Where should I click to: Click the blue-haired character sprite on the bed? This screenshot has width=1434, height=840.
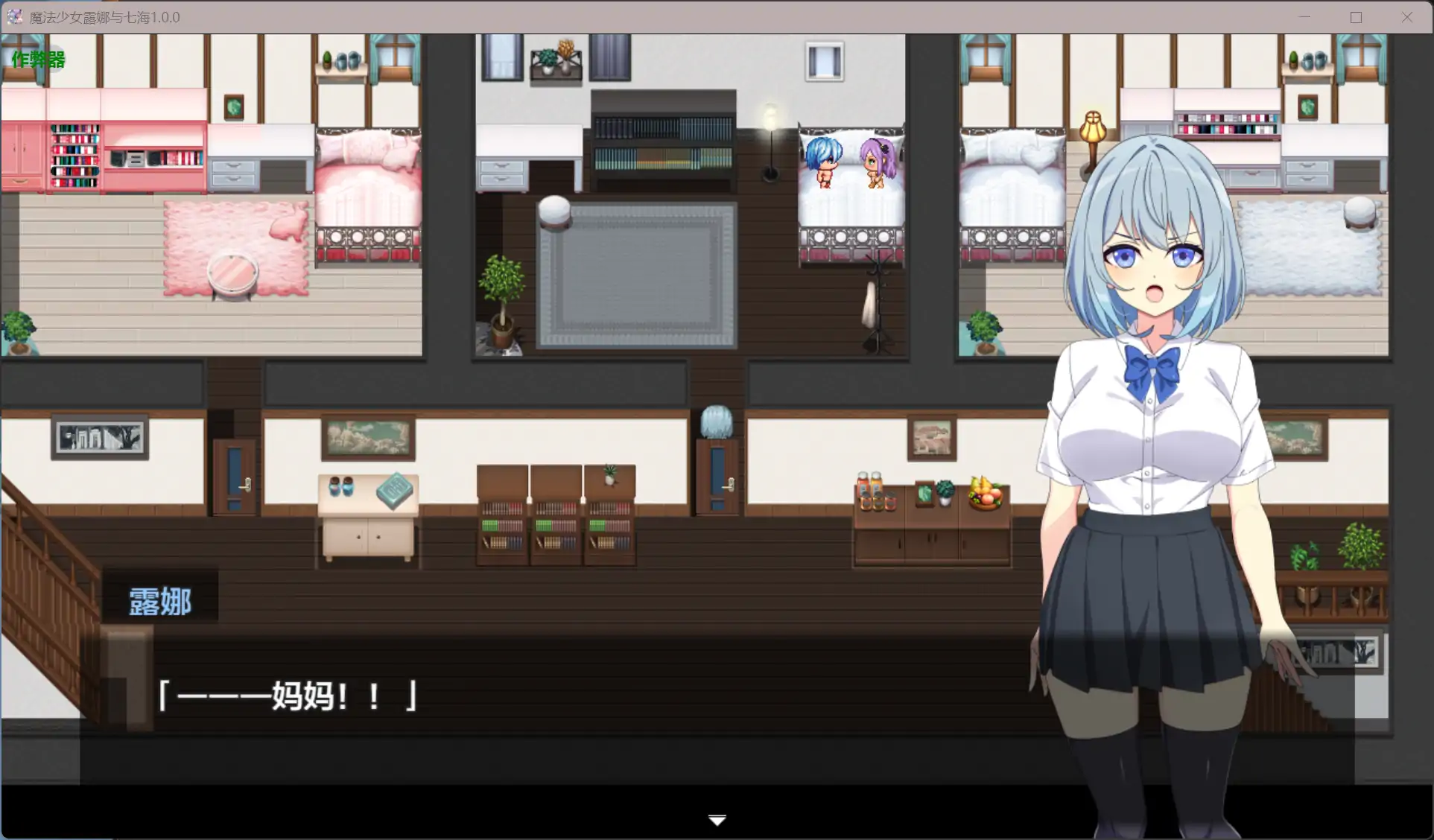point(822,160)
